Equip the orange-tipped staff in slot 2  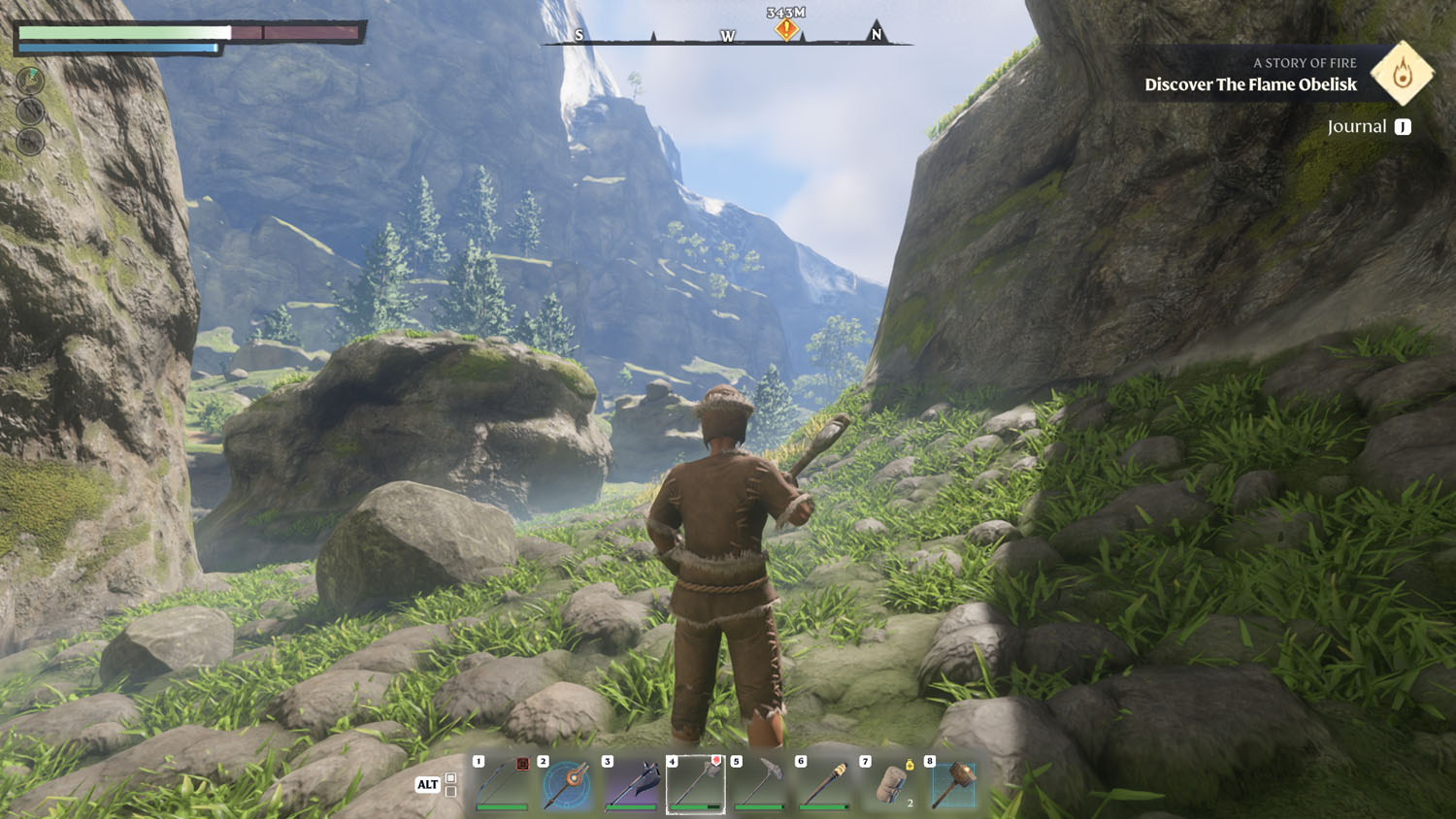click(567, 784)
